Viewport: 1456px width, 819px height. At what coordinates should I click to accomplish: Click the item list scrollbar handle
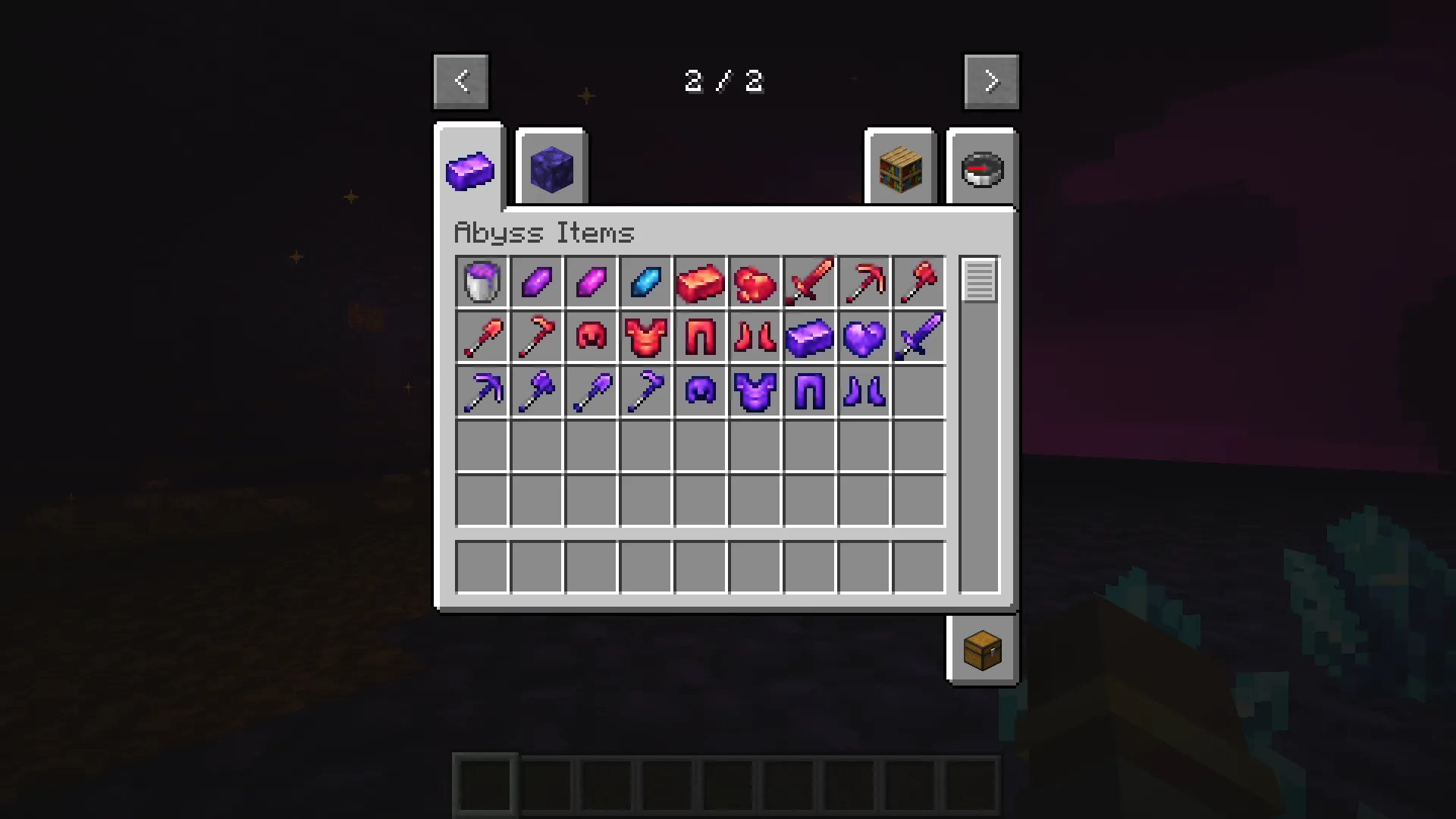point(978,282)
